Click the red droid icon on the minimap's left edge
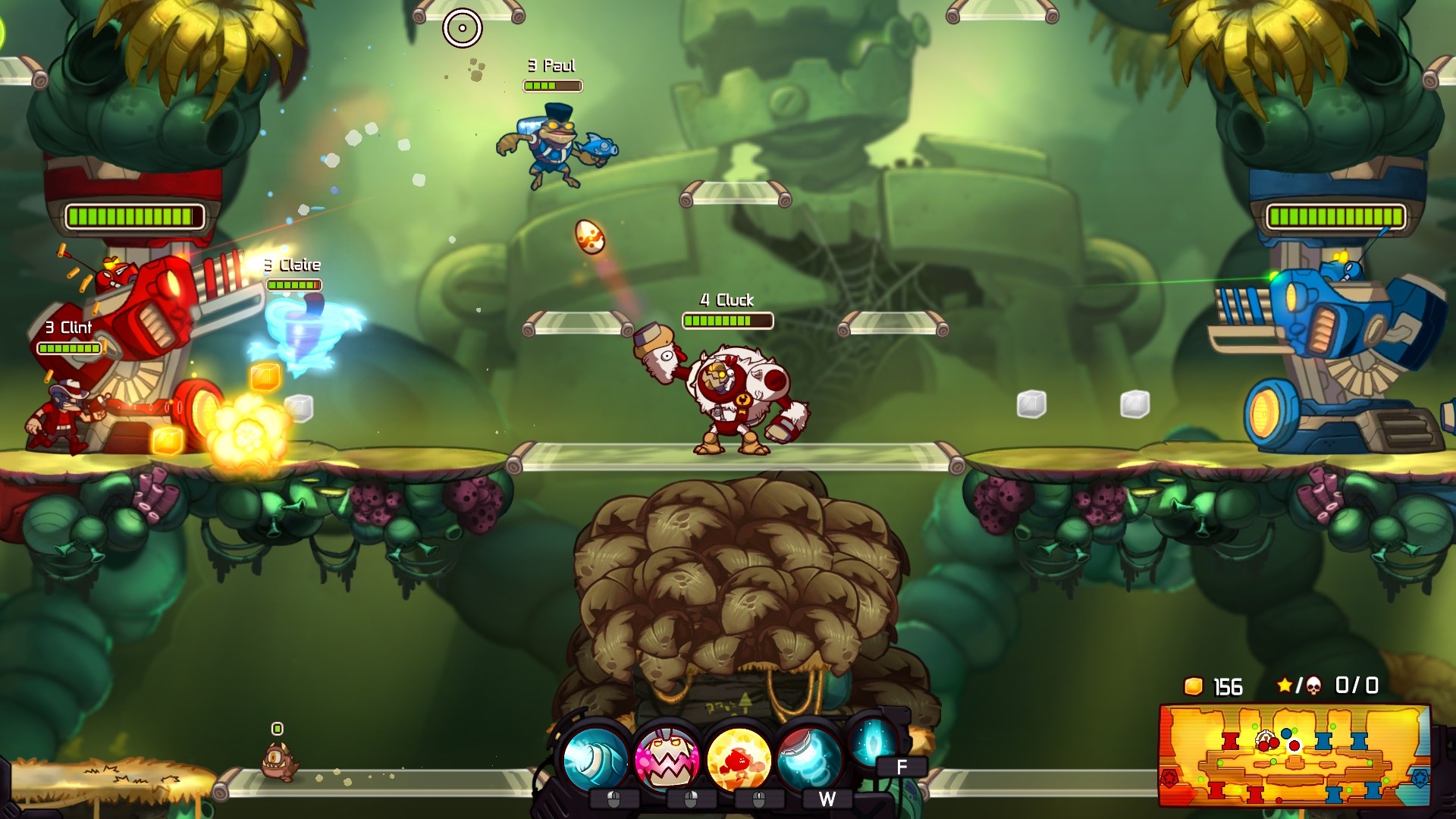The width and height of the screenshot is (1456, 819). pyautogui.click(x=1169, y=779)
